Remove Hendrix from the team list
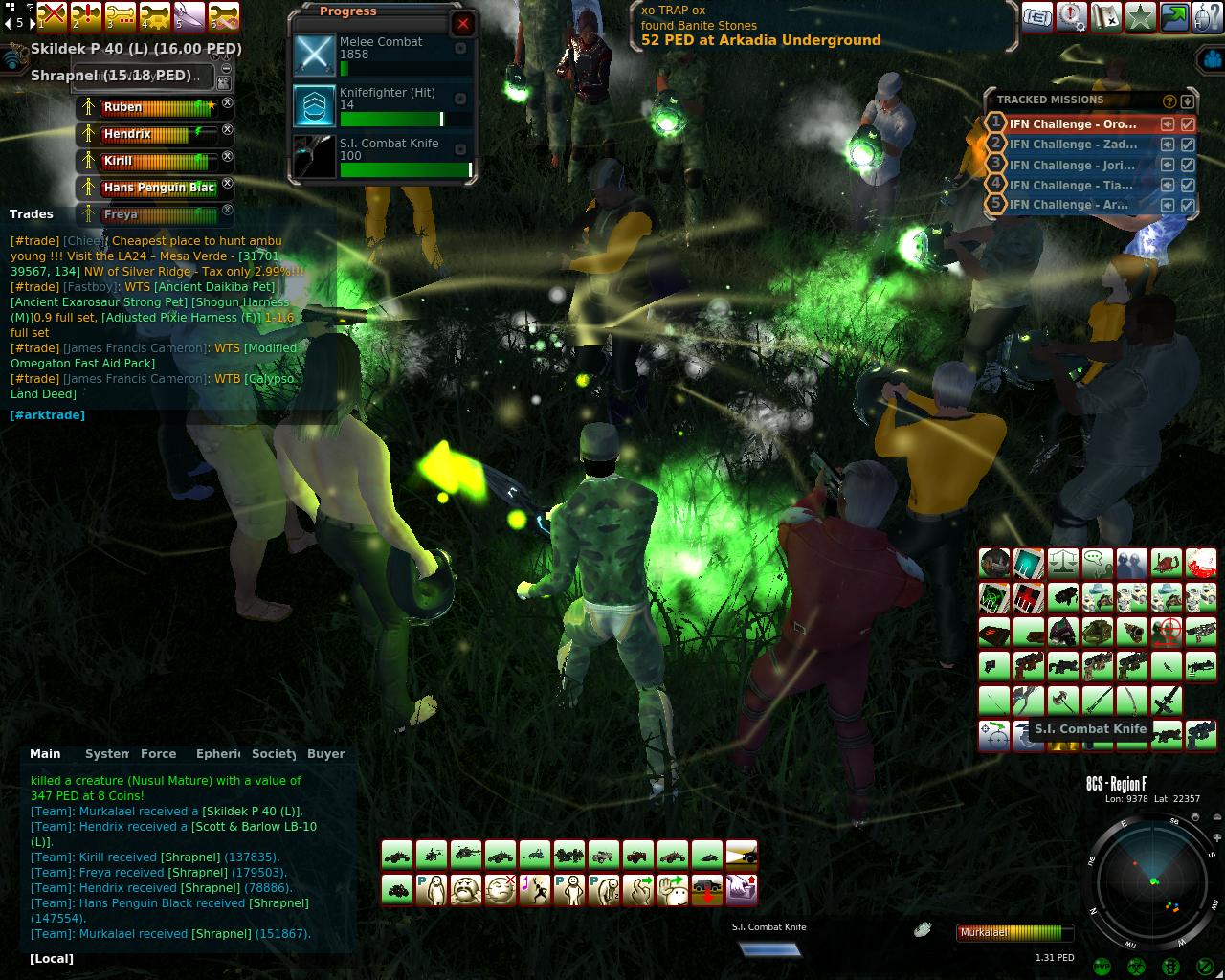 click(228, 129)
